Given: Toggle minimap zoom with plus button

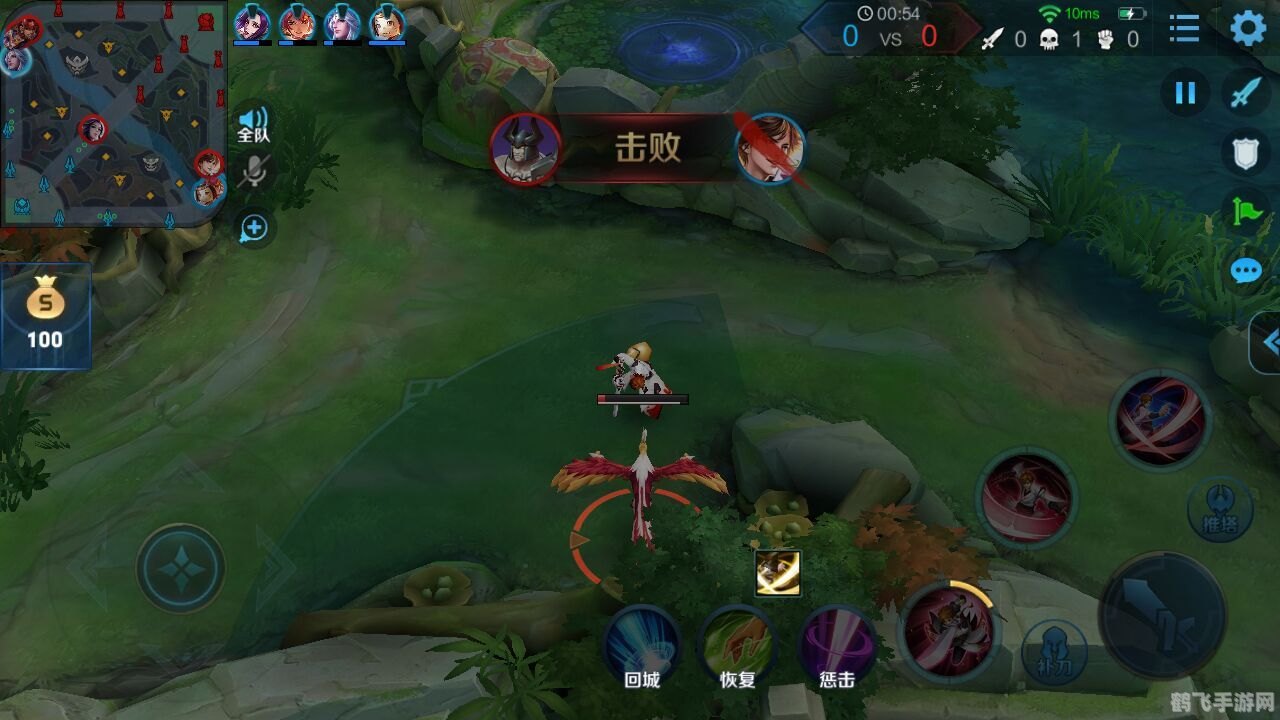Looking at the screenshot, I should pyautogui.click(x=253, y=228).
